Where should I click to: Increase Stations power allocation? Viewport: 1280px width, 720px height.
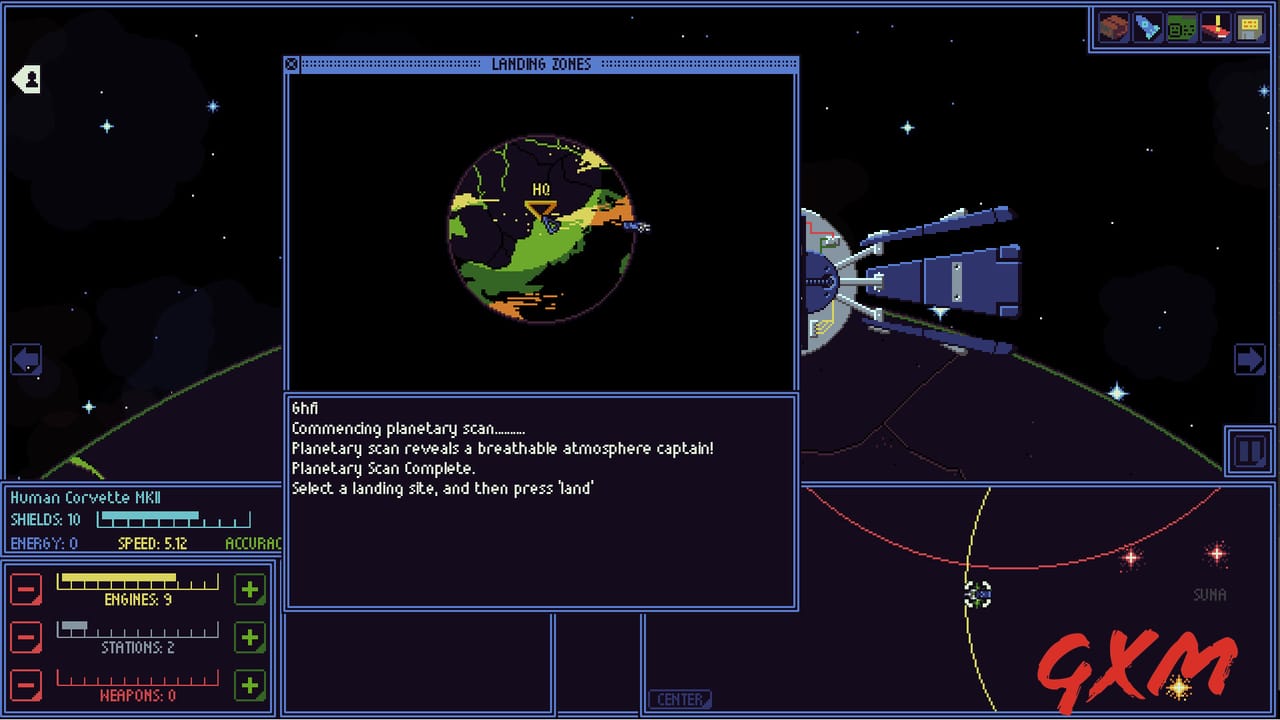tap(250, 637)
